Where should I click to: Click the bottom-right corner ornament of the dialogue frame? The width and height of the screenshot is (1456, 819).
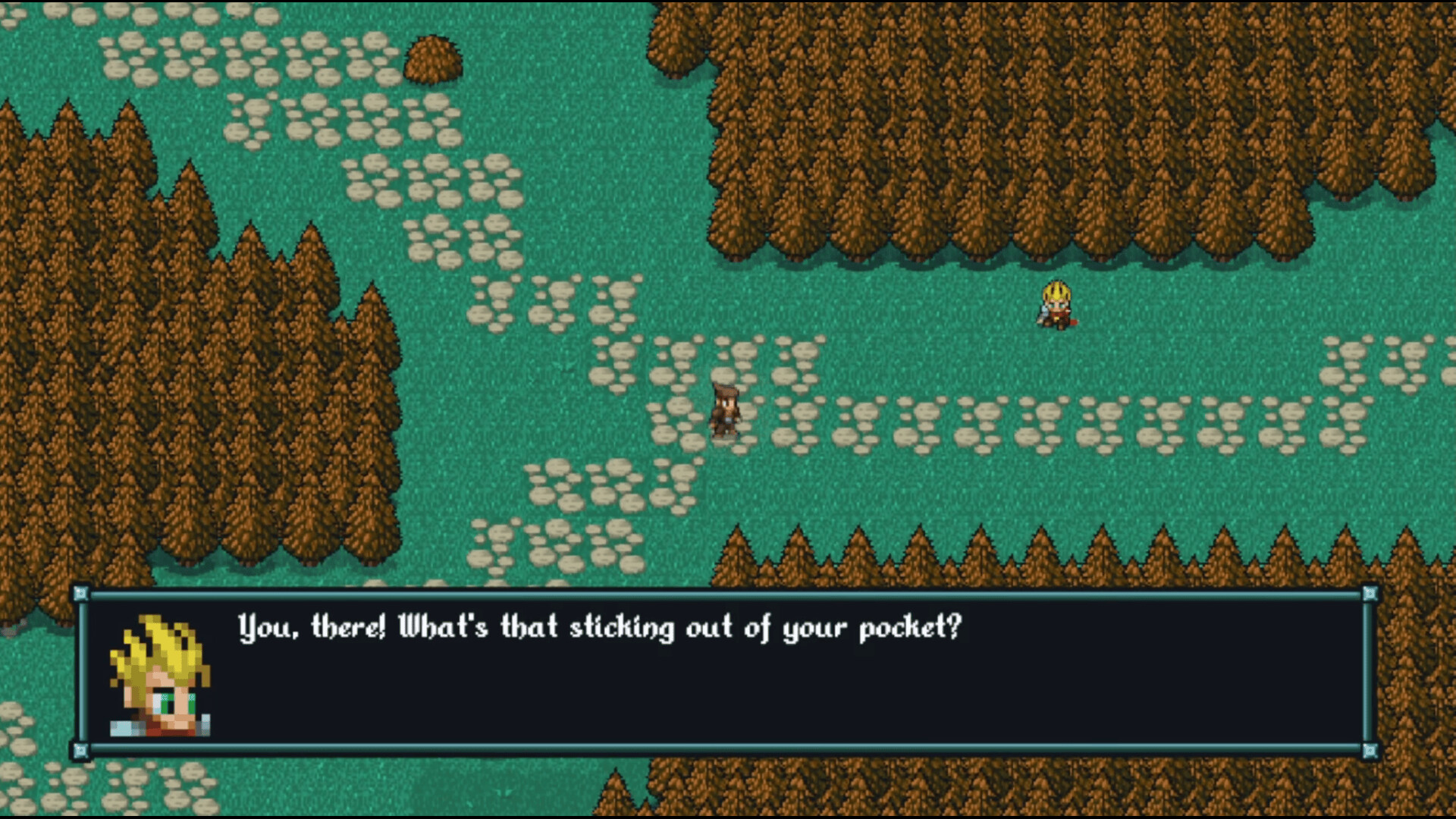tap(1371, 749)
